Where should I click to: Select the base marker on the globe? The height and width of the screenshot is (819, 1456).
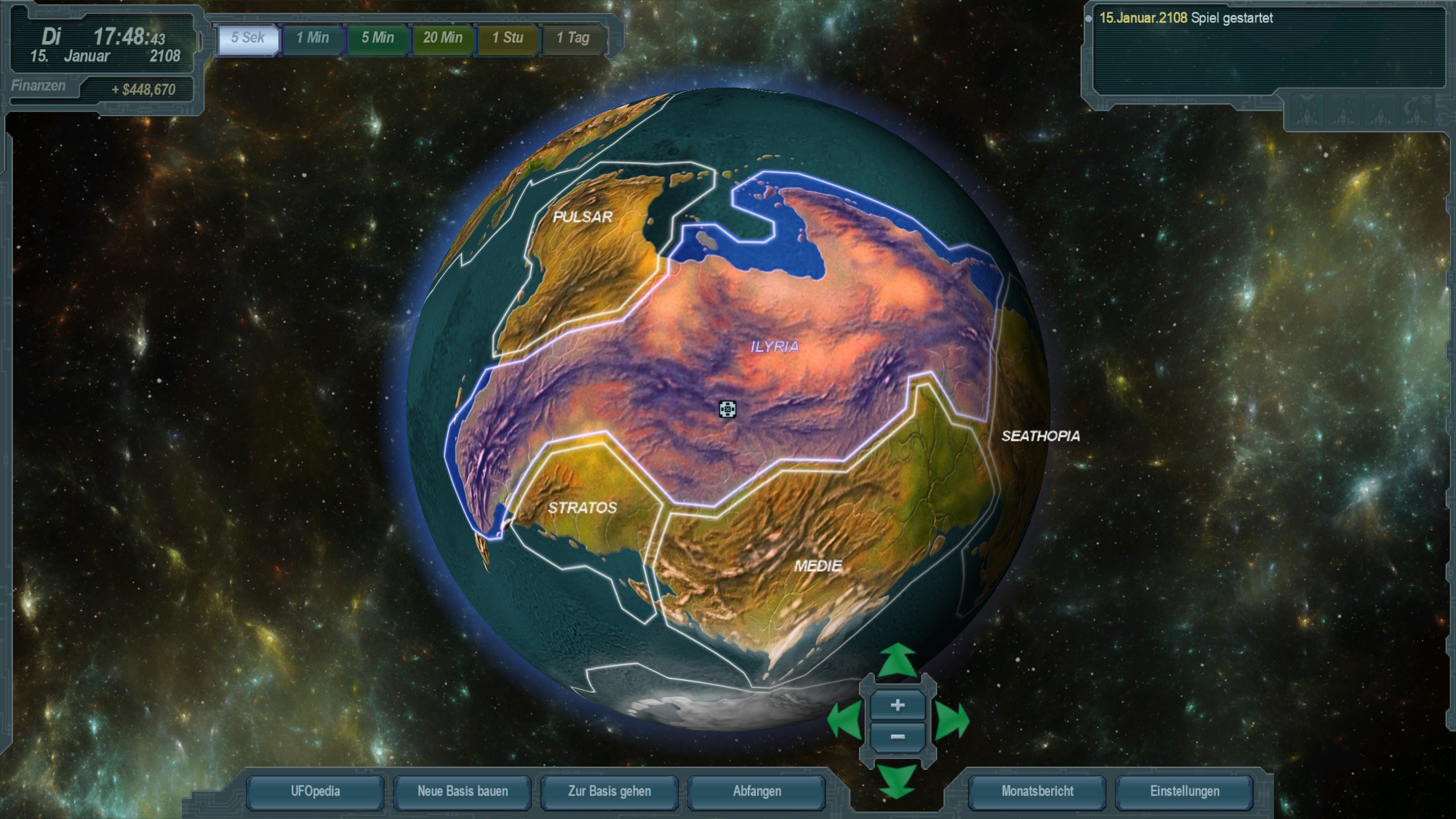coord(727,409)
